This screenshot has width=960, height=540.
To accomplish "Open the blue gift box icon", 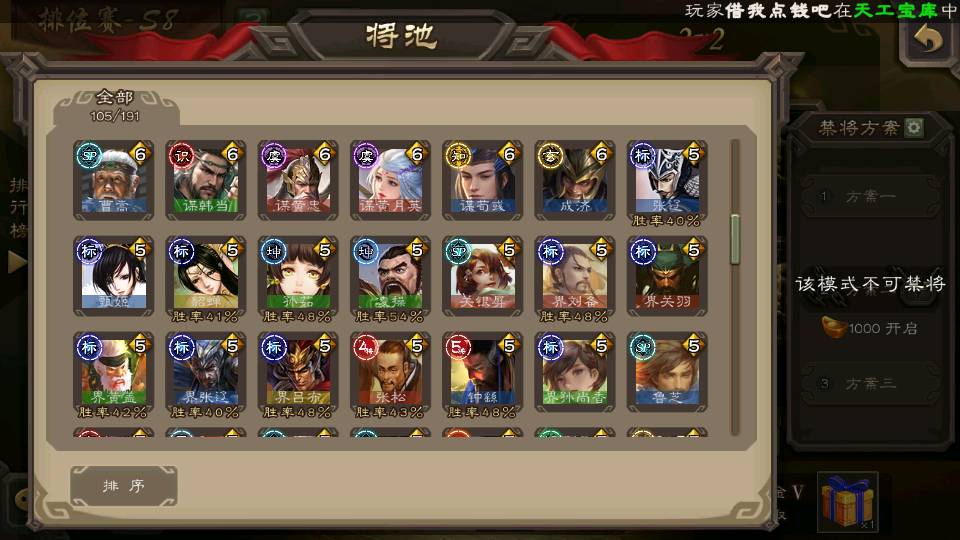I will (847, 501).
